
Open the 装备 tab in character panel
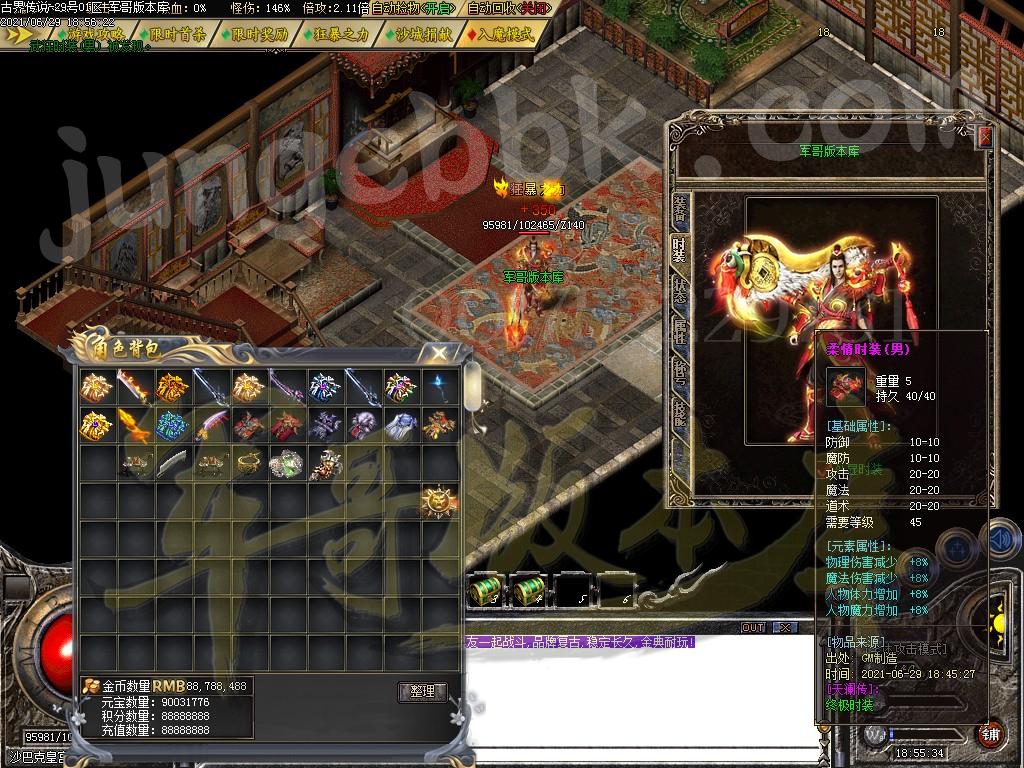click(680, 208)
